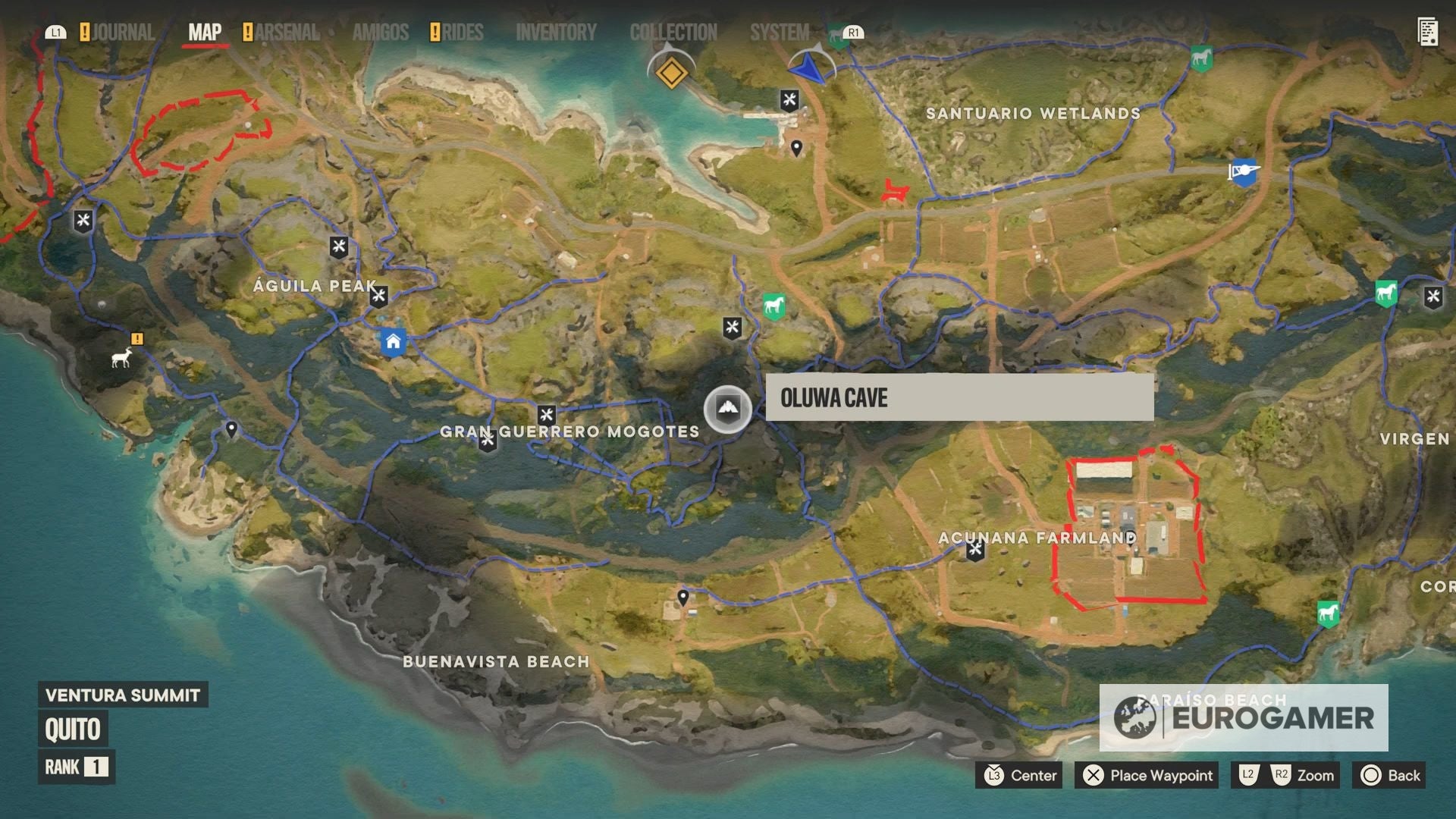Click the Place Waypoint button
The image size is (1456, 819).
(1147, 775)
